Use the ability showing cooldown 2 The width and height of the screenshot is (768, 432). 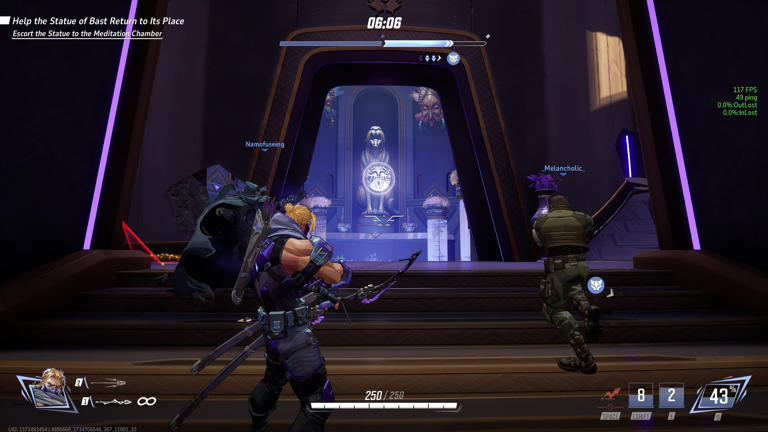[672, 396]
